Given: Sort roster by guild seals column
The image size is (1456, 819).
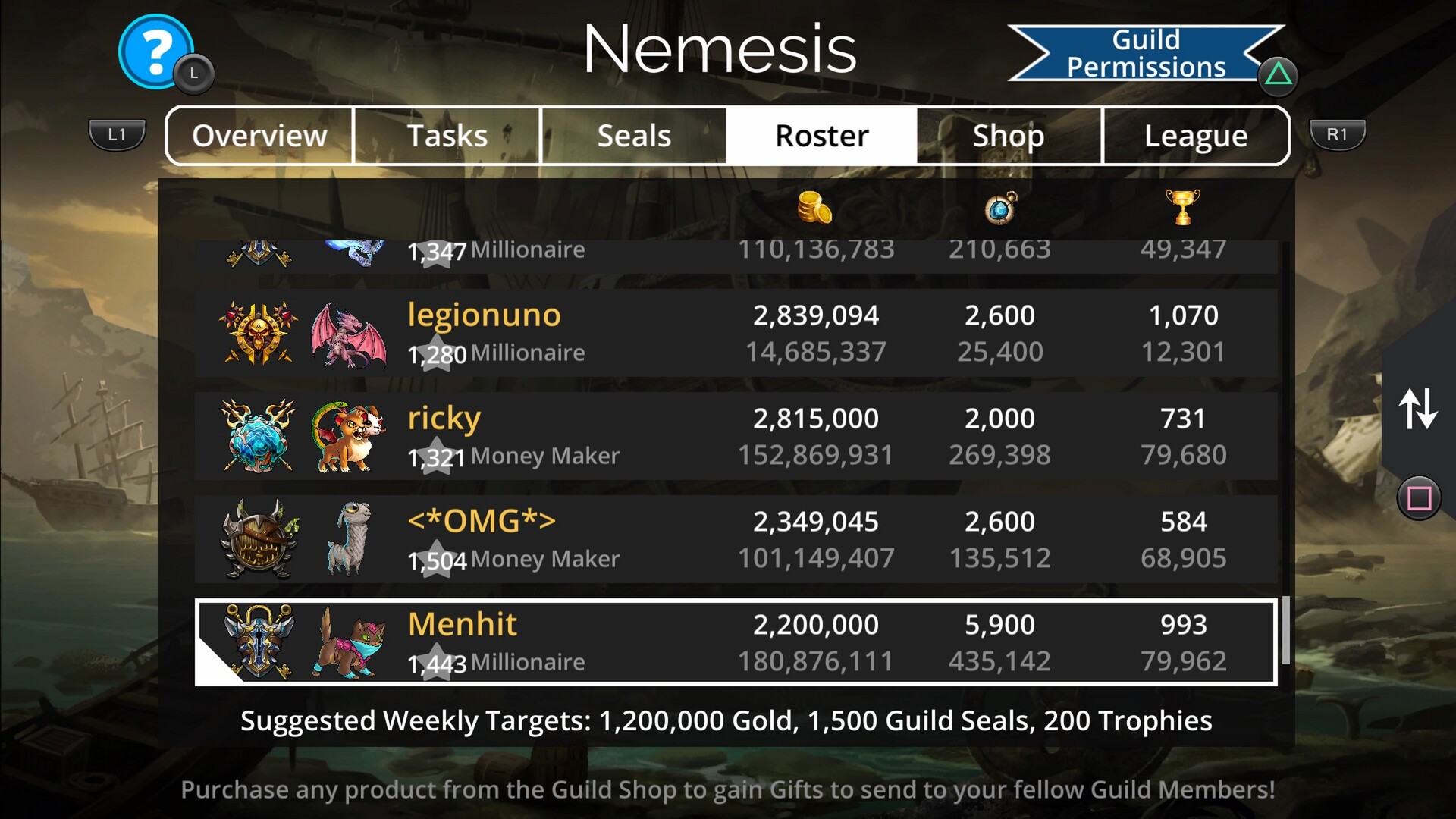Looking at the screenshot, I should (1000, 208).
